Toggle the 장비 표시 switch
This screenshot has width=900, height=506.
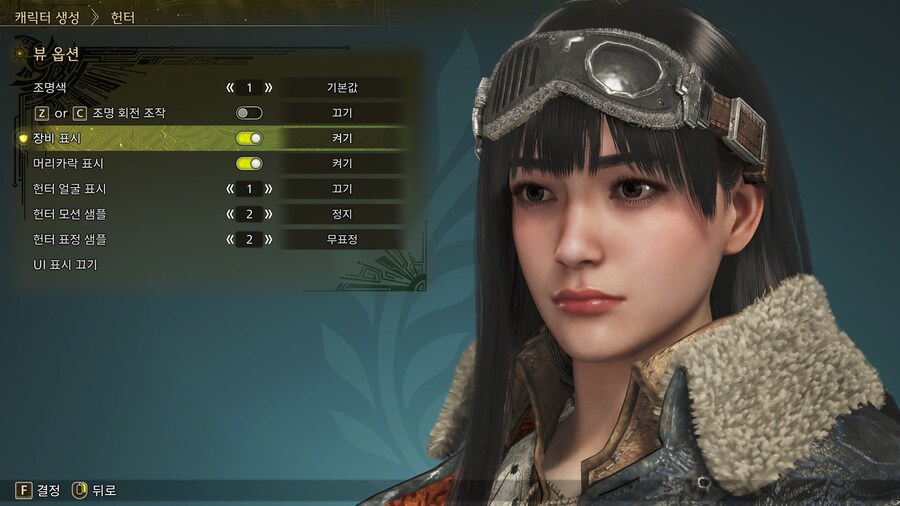tap(249, 138)
